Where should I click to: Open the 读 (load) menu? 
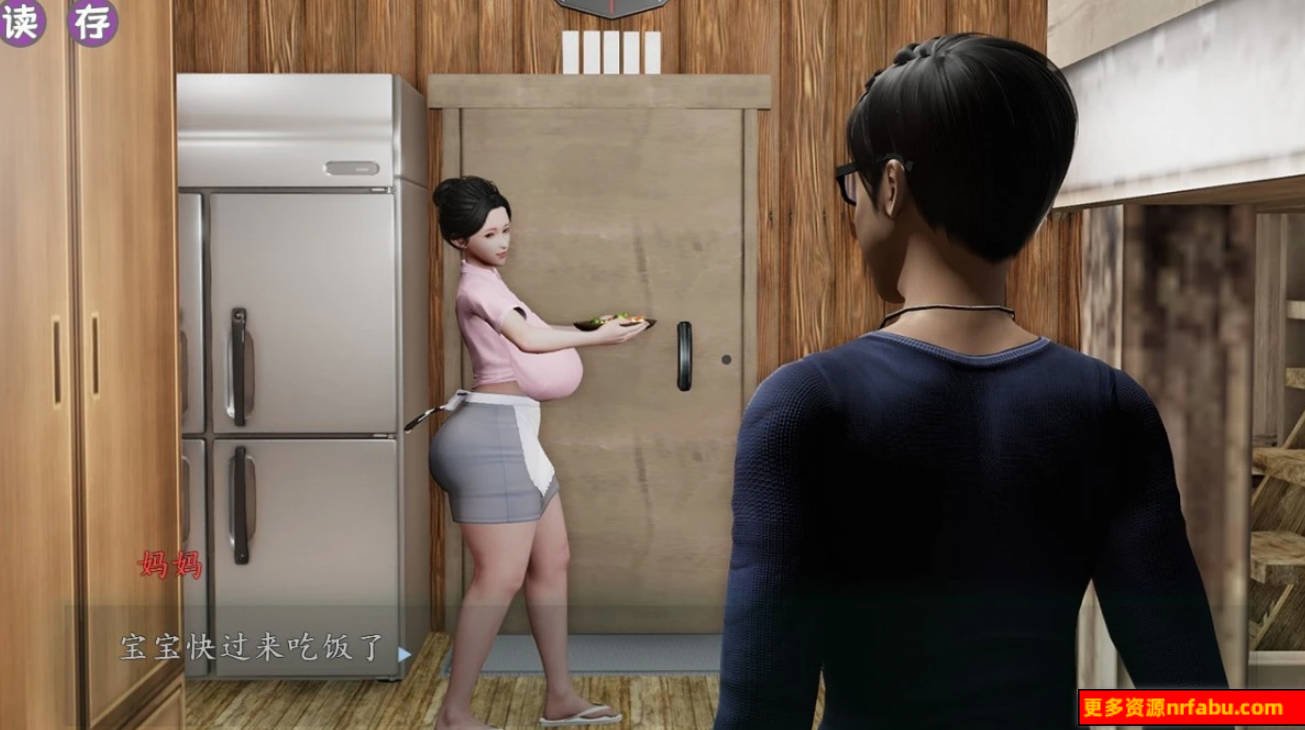tap(21, 21)
